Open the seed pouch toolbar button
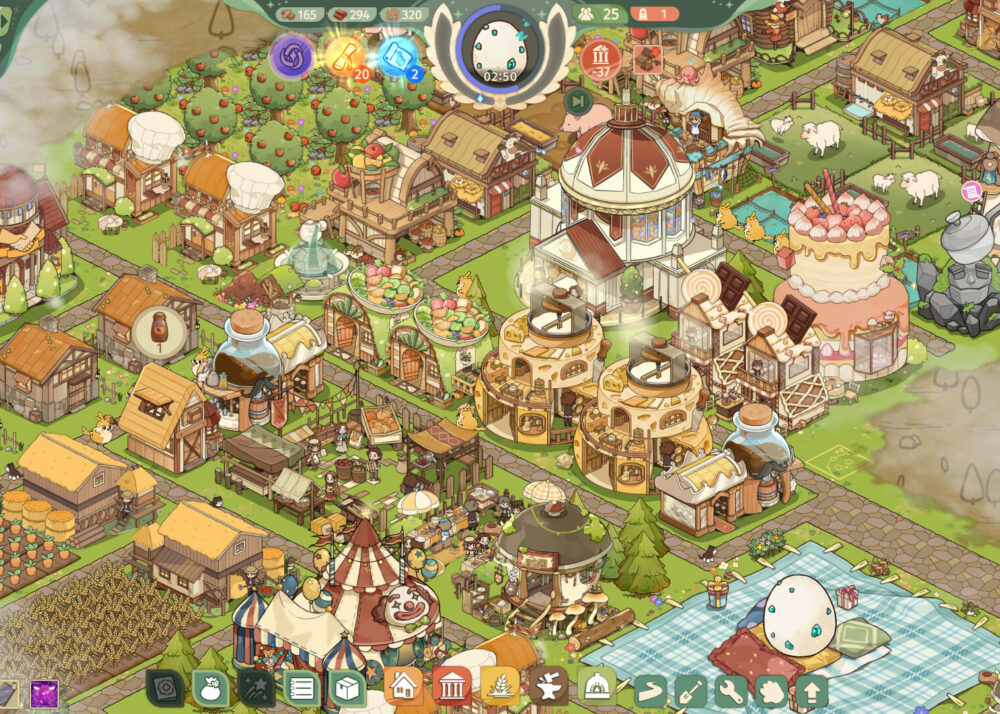 tap(211, 688)
